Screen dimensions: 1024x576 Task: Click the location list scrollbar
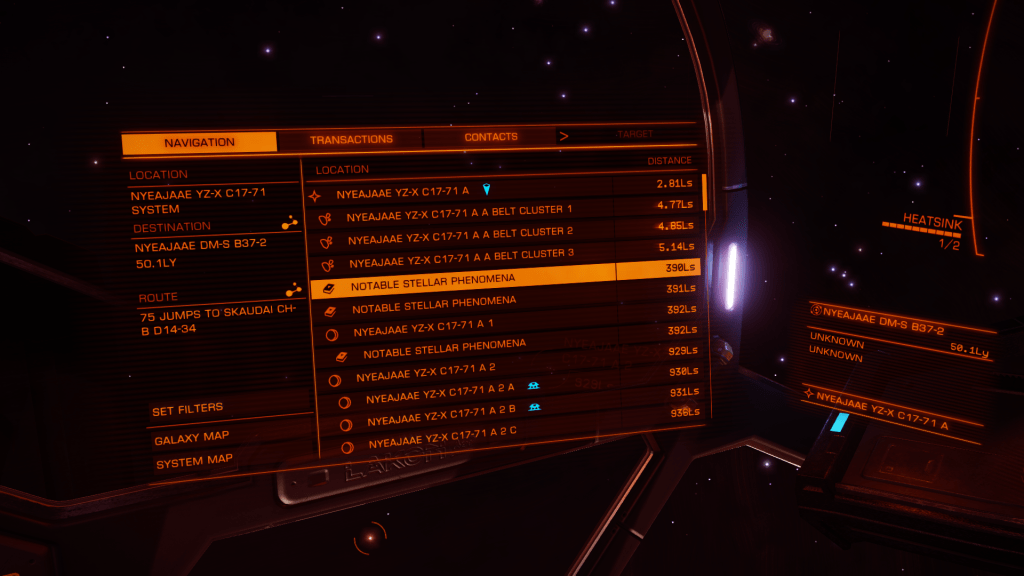tap(704, 192)
